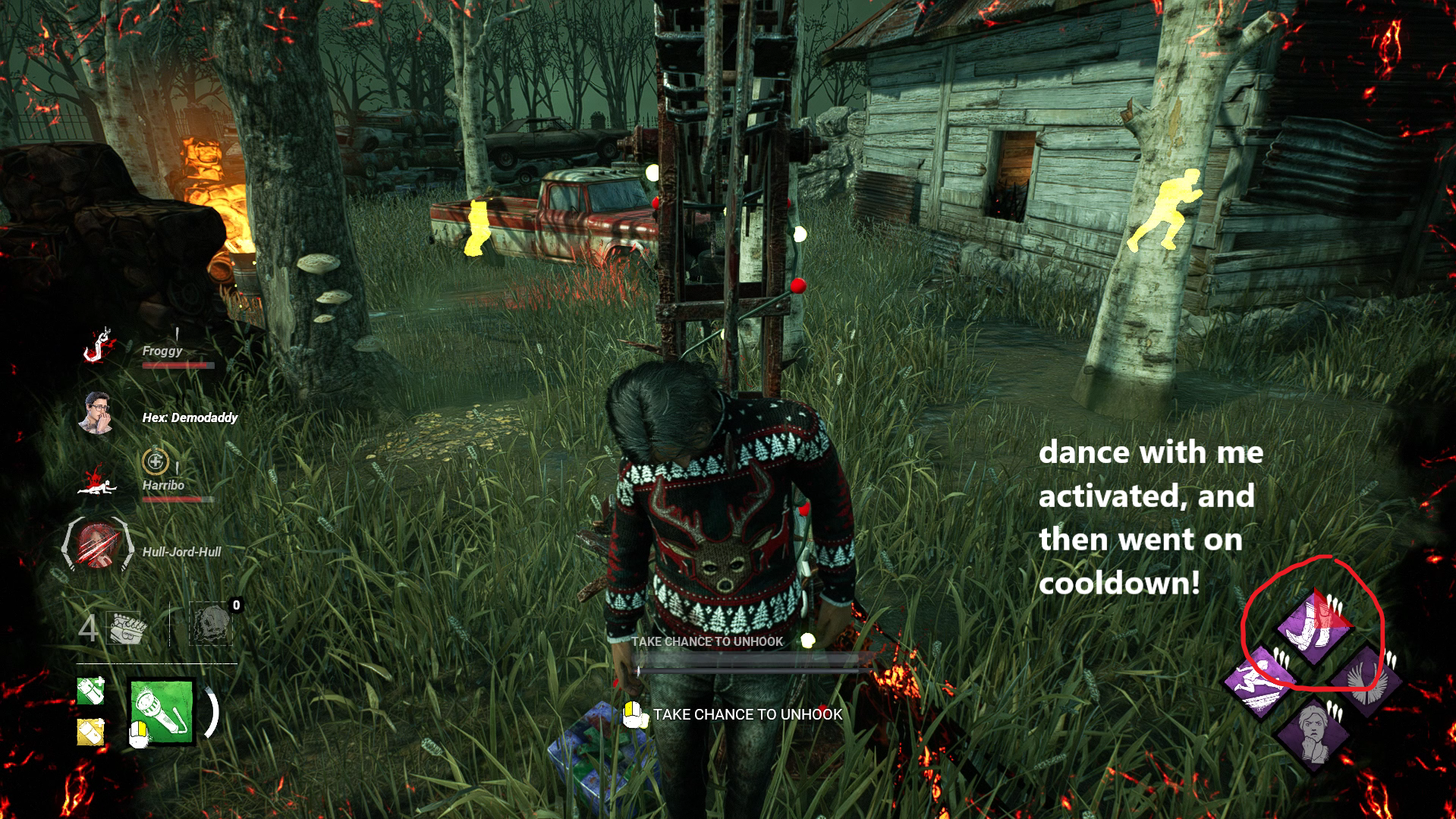Select the yellow battery add-on icon
The image size is (1456, 819).
tap(90, 732)
